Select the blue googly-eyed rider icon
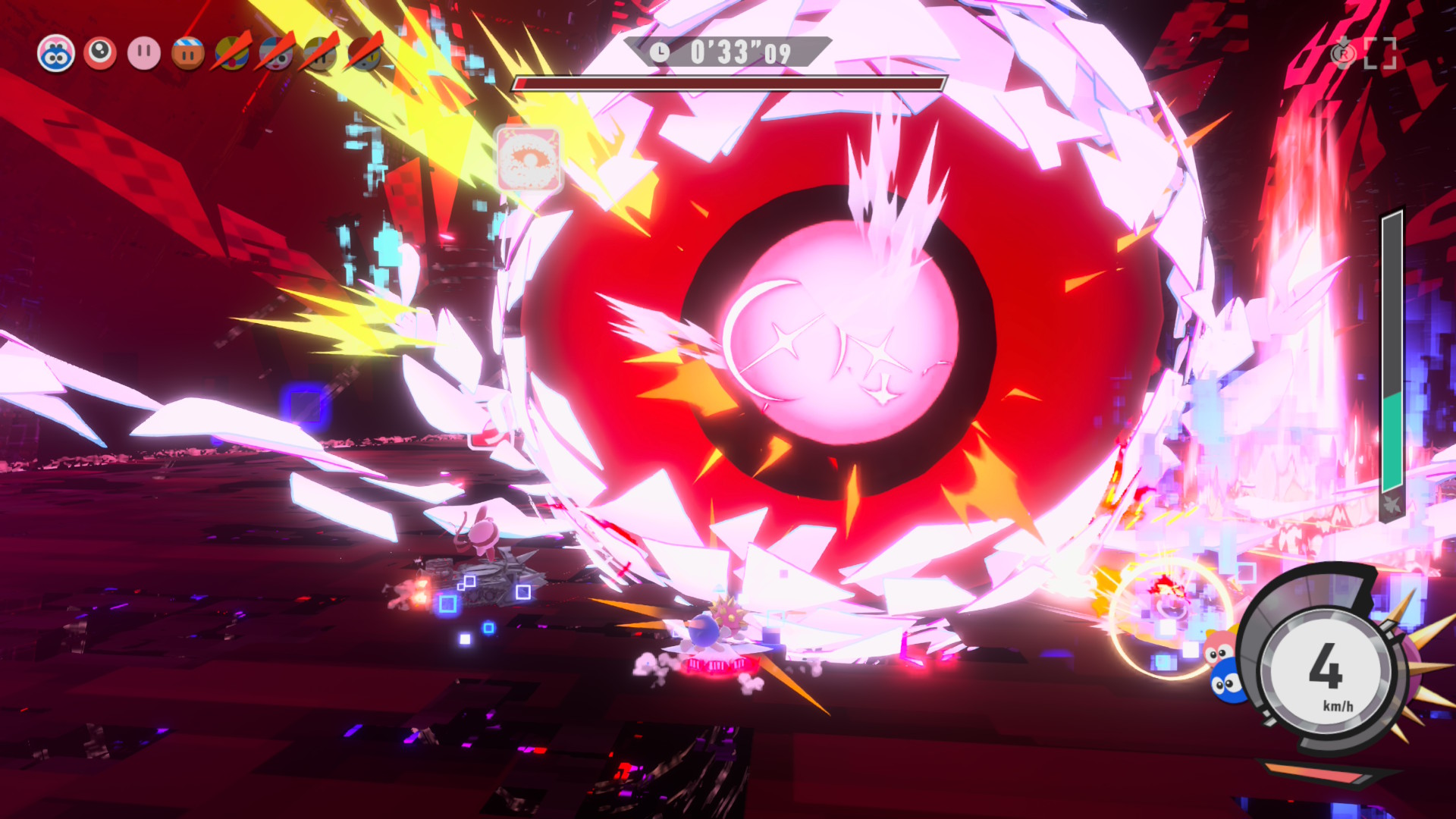Image resolution: width=1456 pixels, height=819 pixels. (x=56, y=54)
